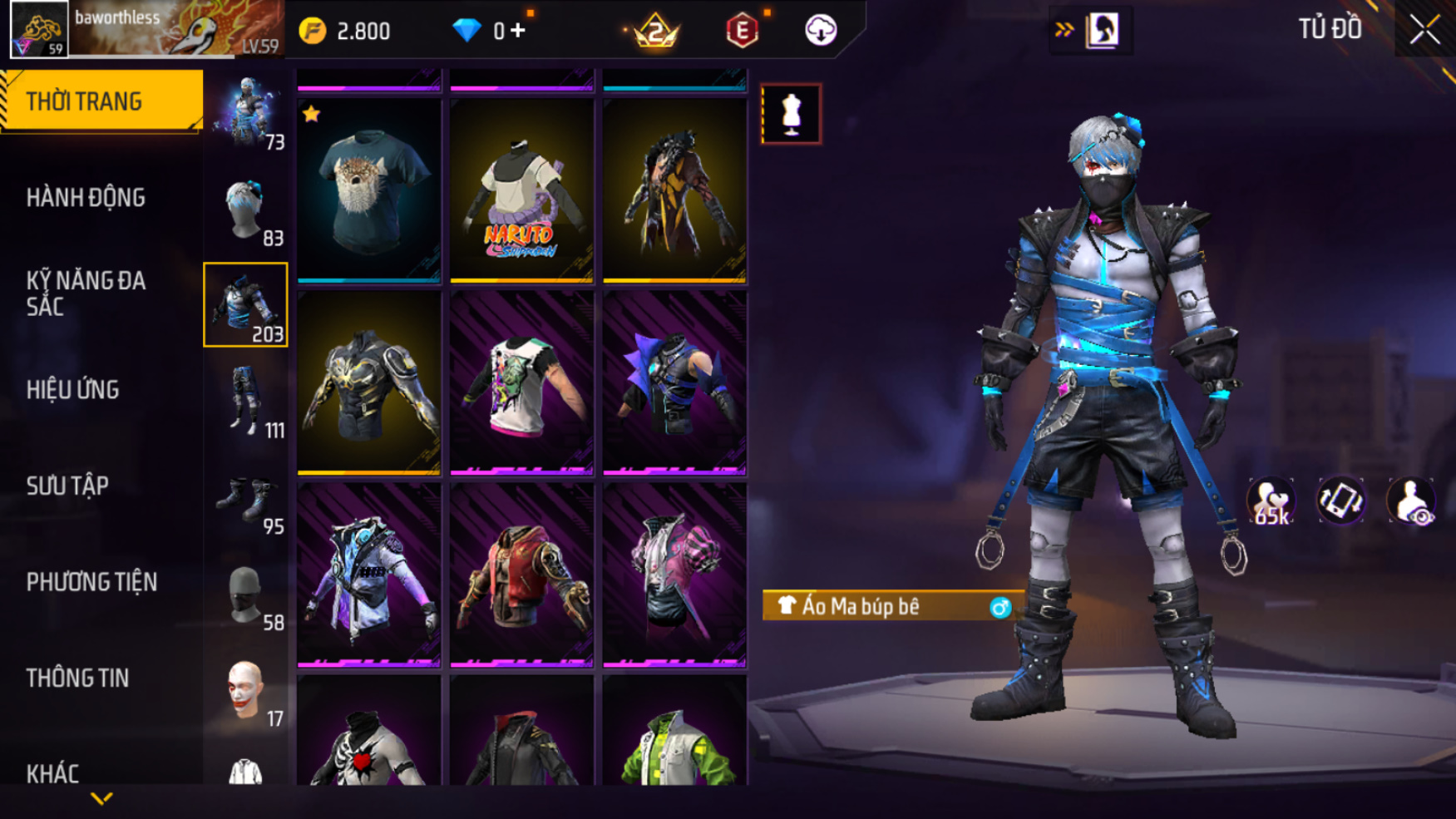Screen dimensions: 1456x819
Task: Select the head category showing 83
Action: click(246, 210)
